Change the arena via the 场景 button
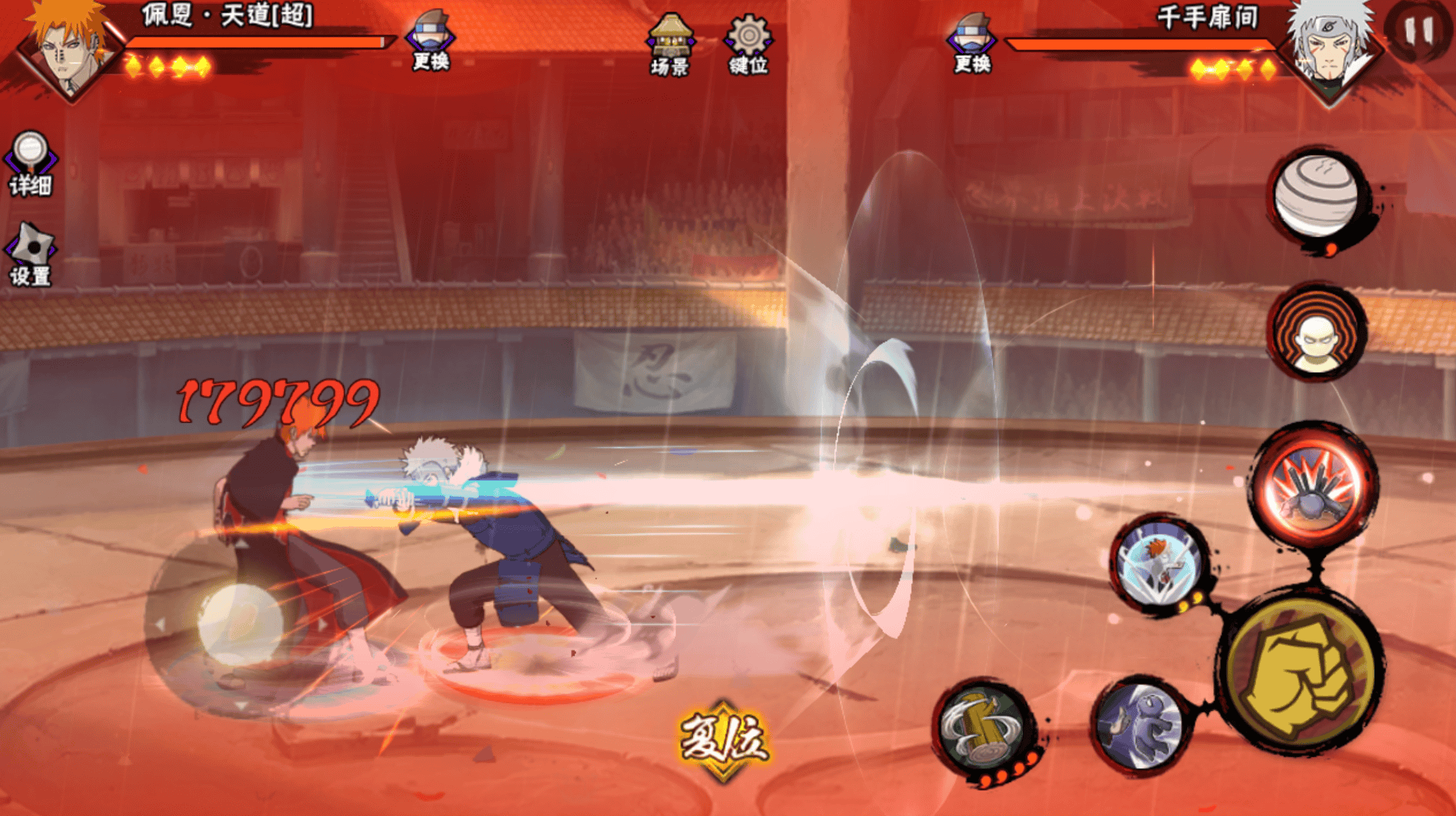Viewport: 1456px width, 816px height. (x=670, y=45)
